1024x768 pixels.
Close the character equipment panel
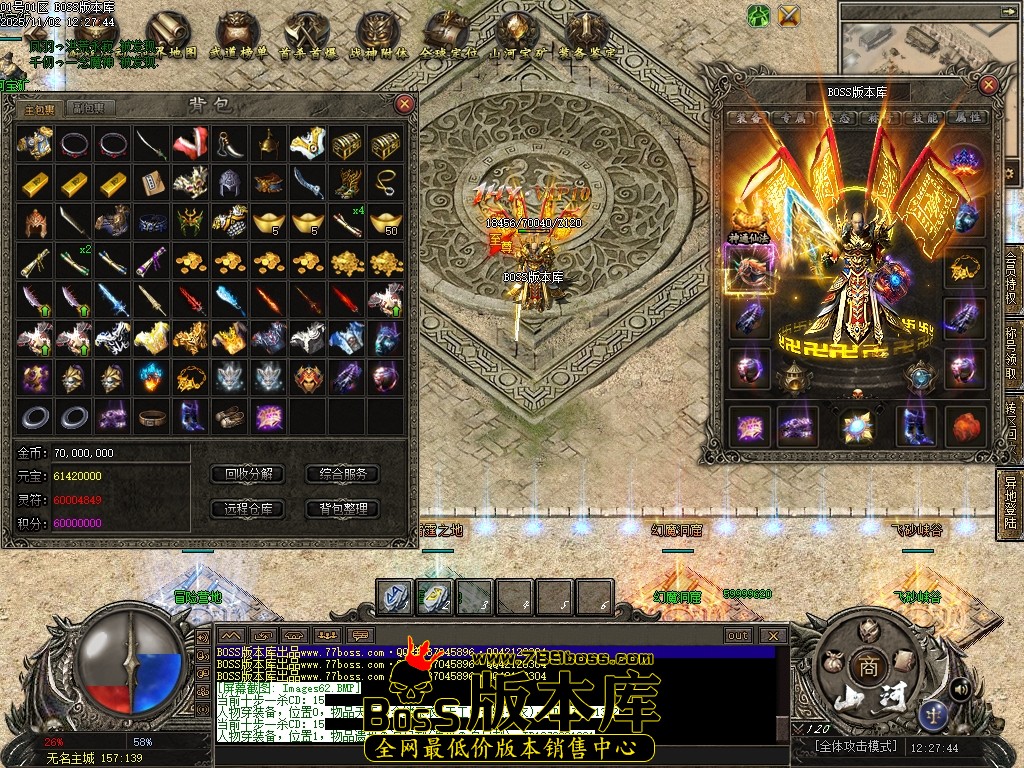click(989, 86)
